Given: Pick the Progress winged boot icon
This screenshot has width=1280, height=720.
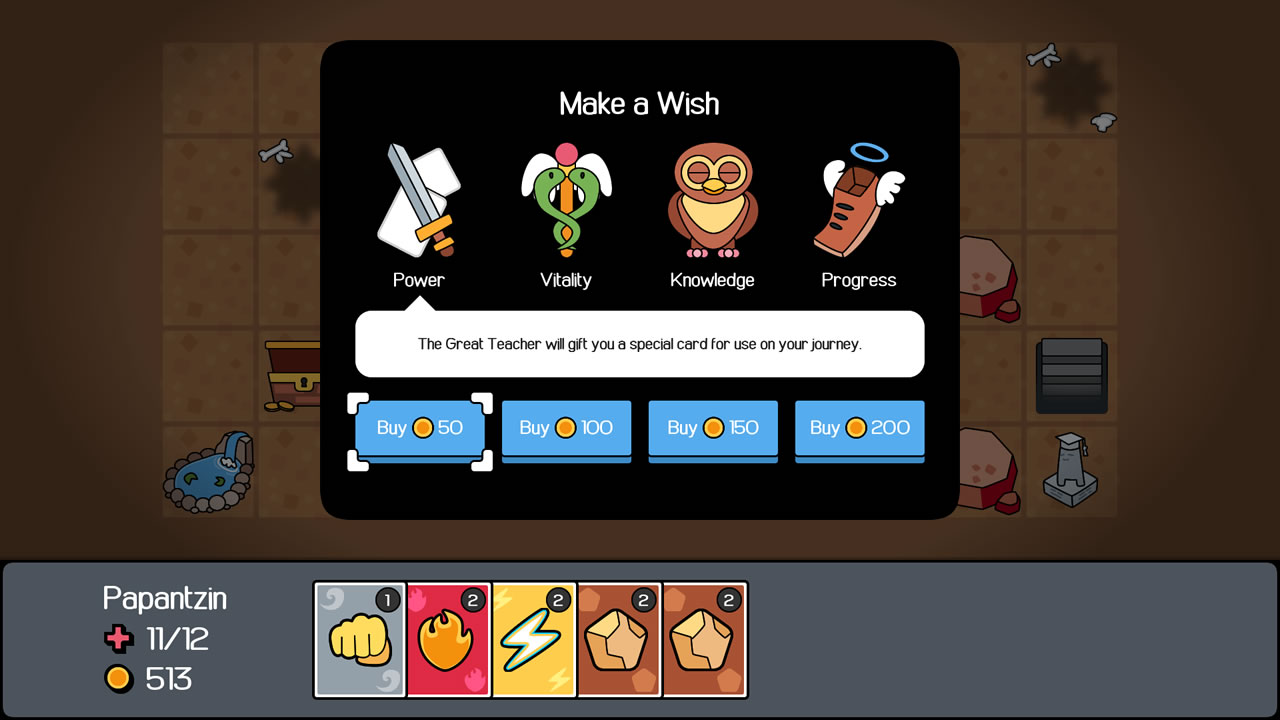Looking at the screenshot, I should (858, 200).
